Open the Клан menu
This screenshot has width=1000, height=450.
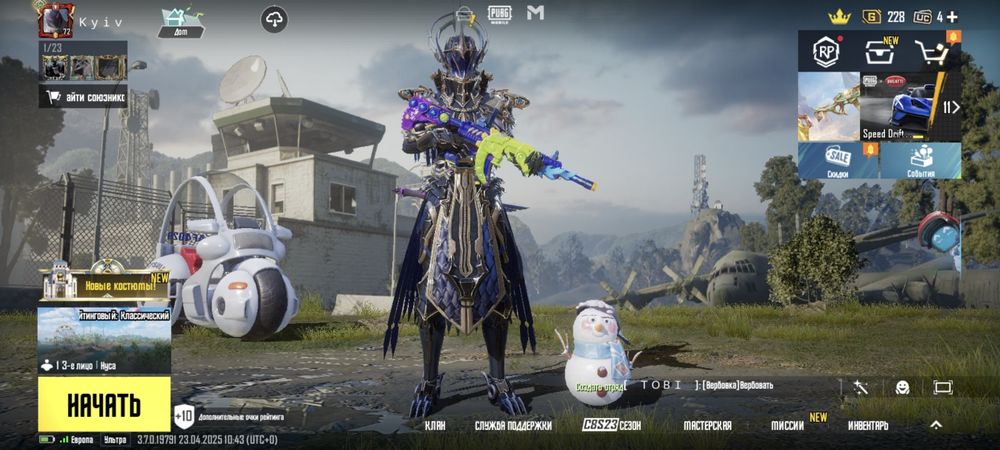pyautogui.click(x=435, y=425)
